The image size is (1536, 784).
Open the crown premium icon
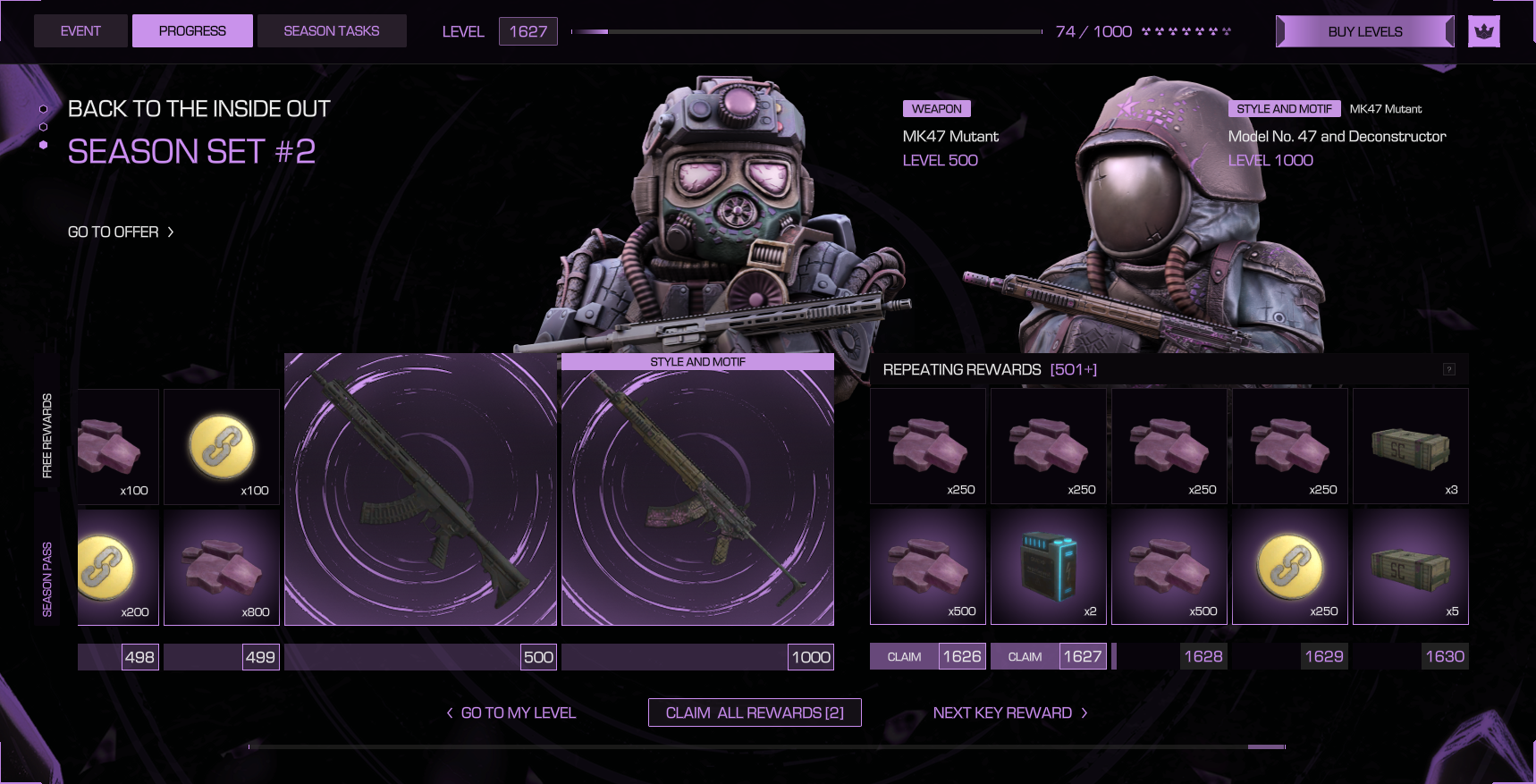tap(1484, 31)
